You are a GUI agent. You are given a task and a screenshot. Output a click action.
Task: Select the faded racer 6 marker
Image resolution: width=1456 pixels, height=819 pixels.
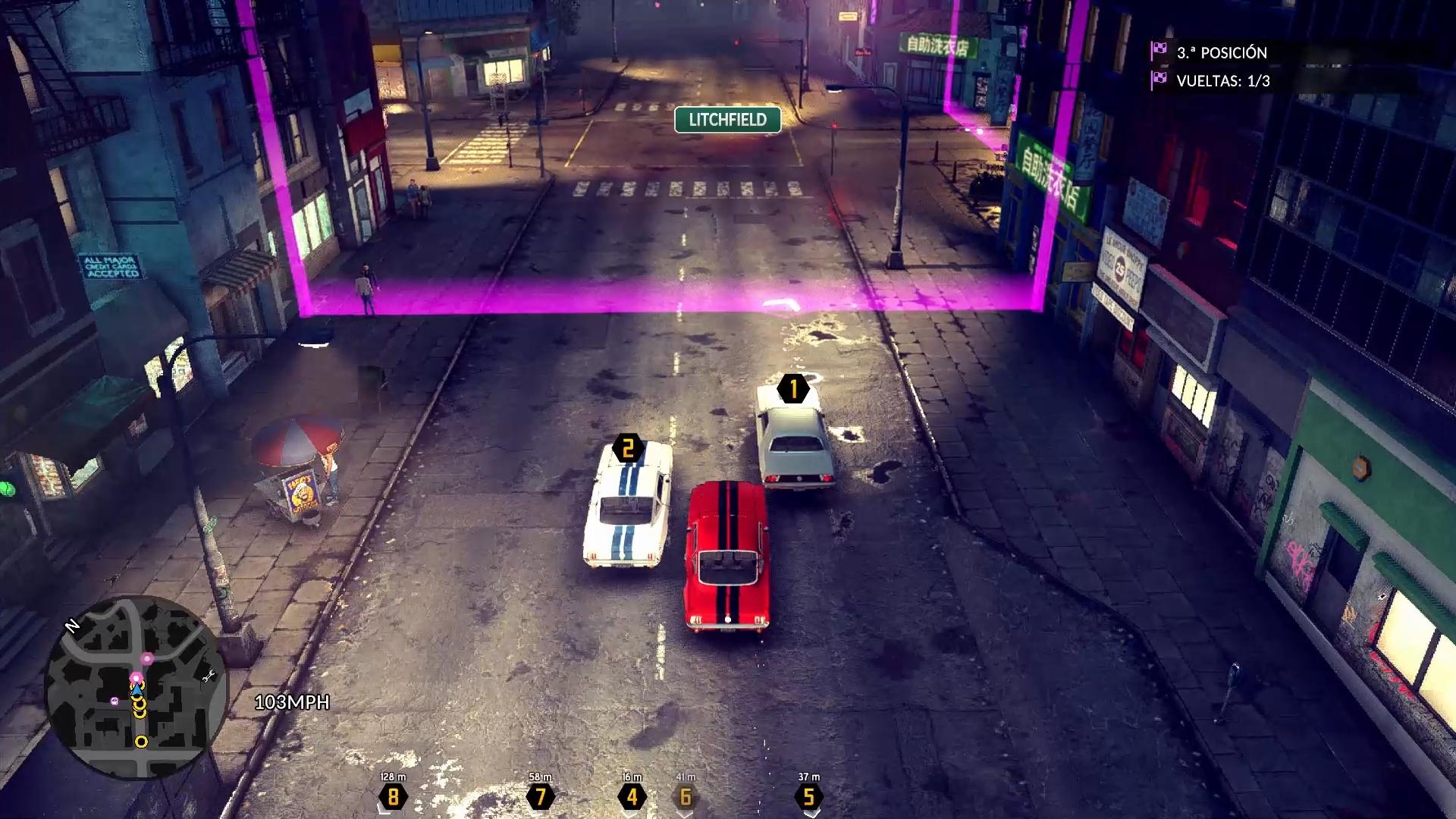[x=686, y=796]
